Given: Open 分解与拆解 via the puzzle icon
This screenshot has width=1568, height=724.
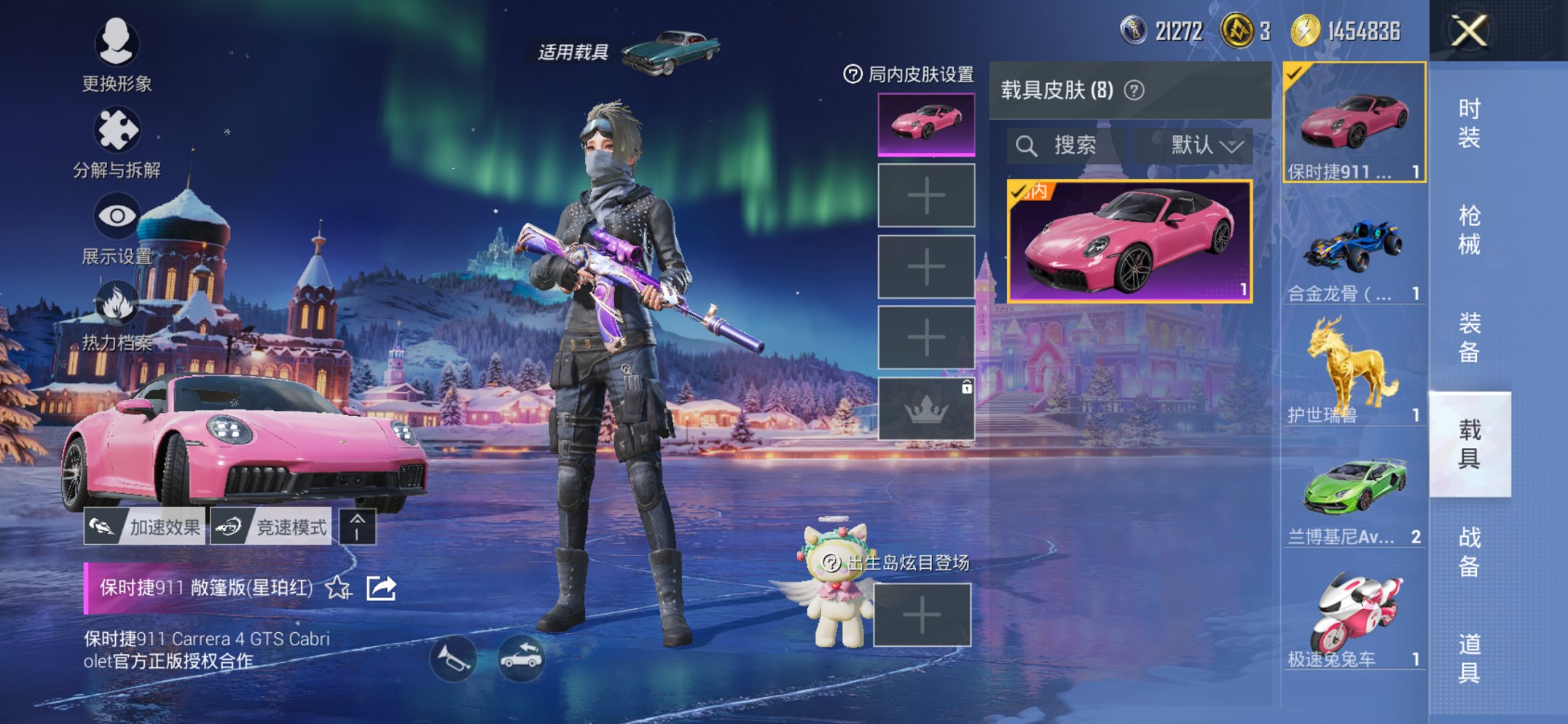Looking at the screenshot, I should (x=119, y=127).
